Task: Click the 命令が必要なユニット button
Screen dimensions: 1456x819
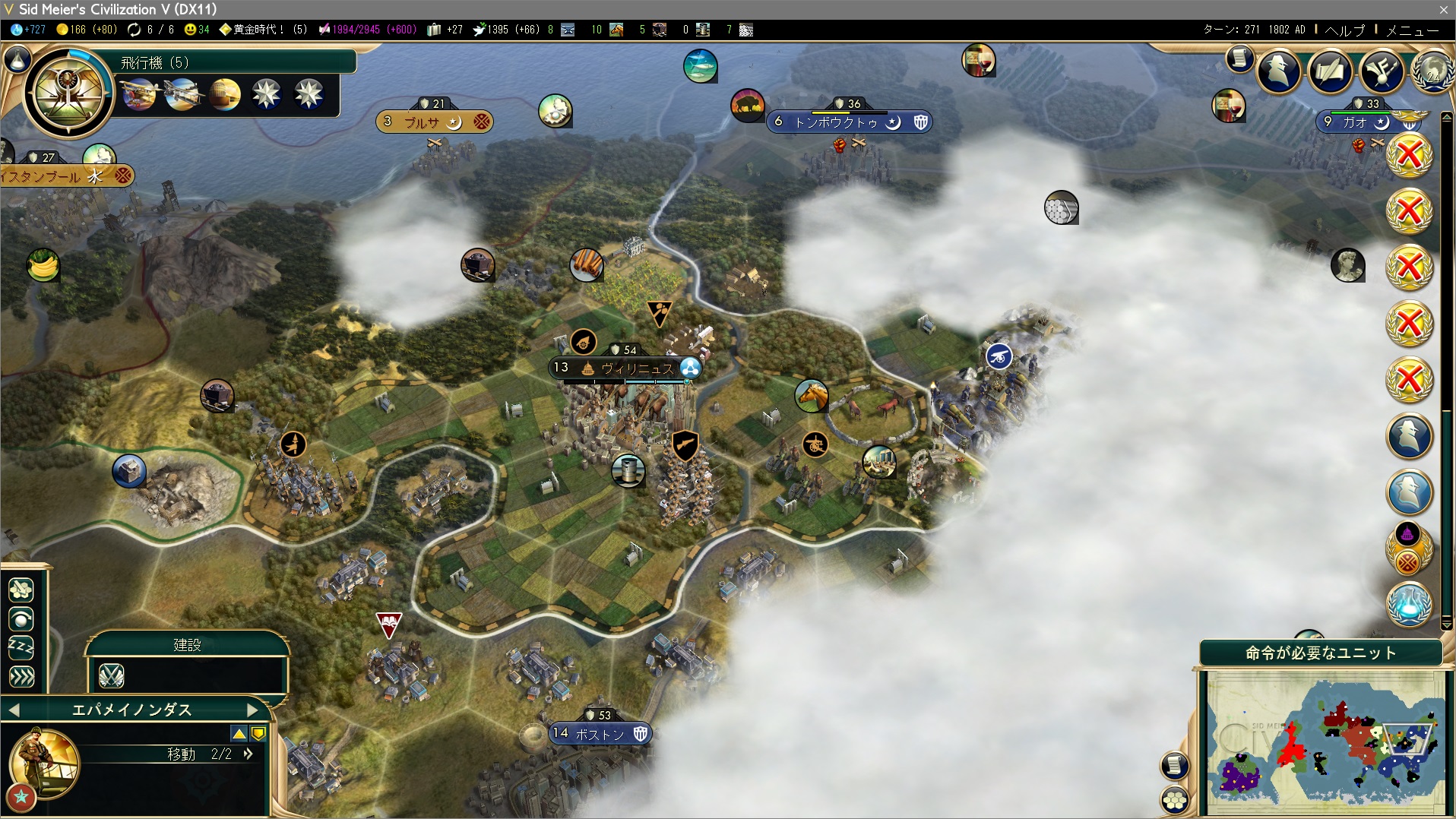Action: click(1320, 653)
